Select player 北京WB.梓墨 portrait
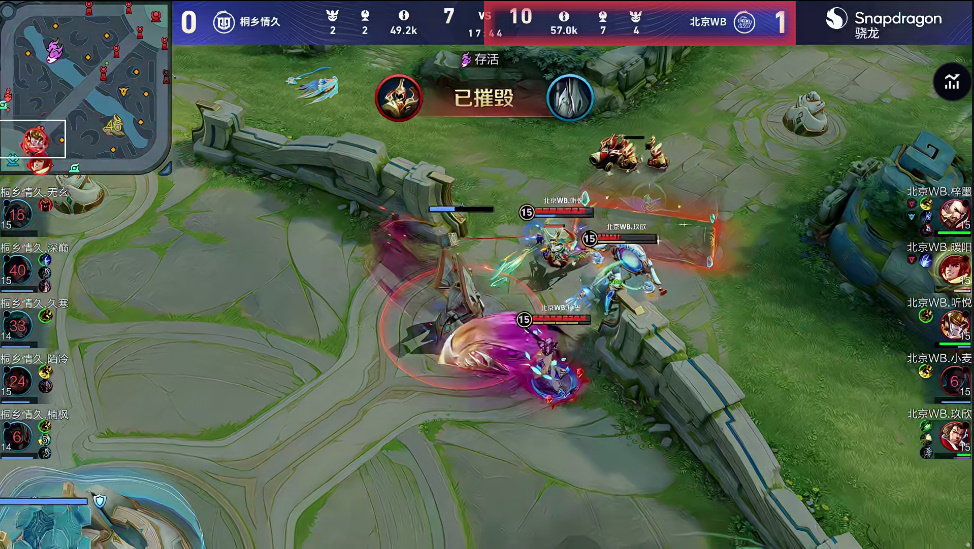The image size is (974, 549). point(955,214)
